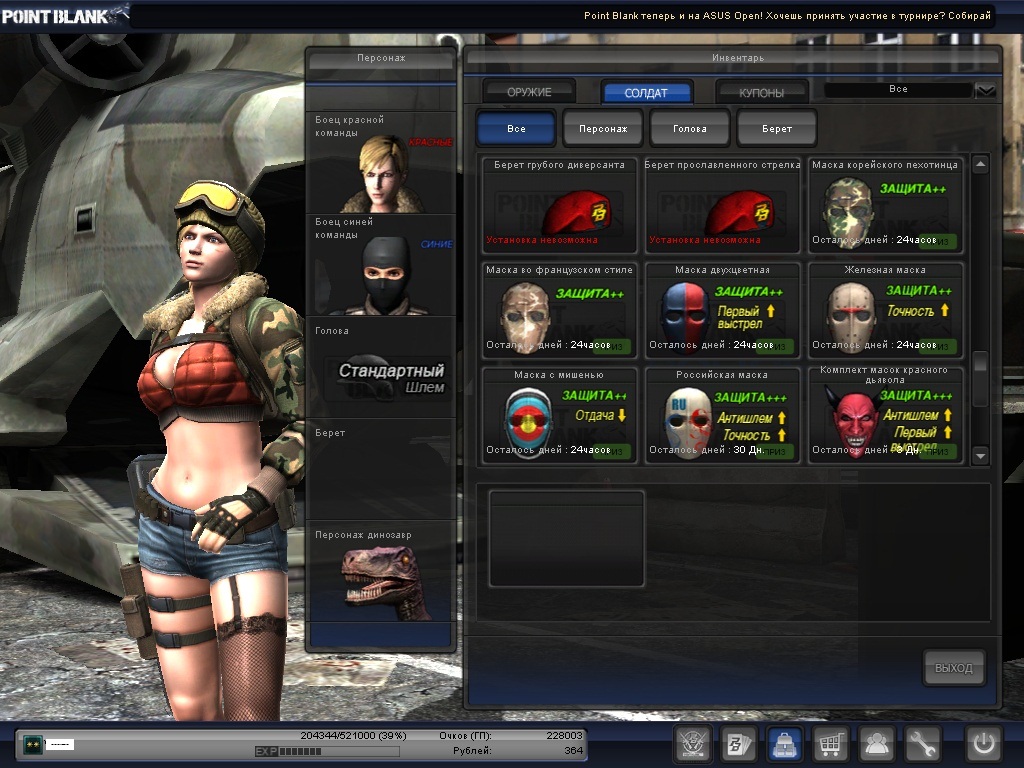Screen dimensions: 1024x768
Task: Open the Все dropdown arrow
Action: [x=986, y=90]
